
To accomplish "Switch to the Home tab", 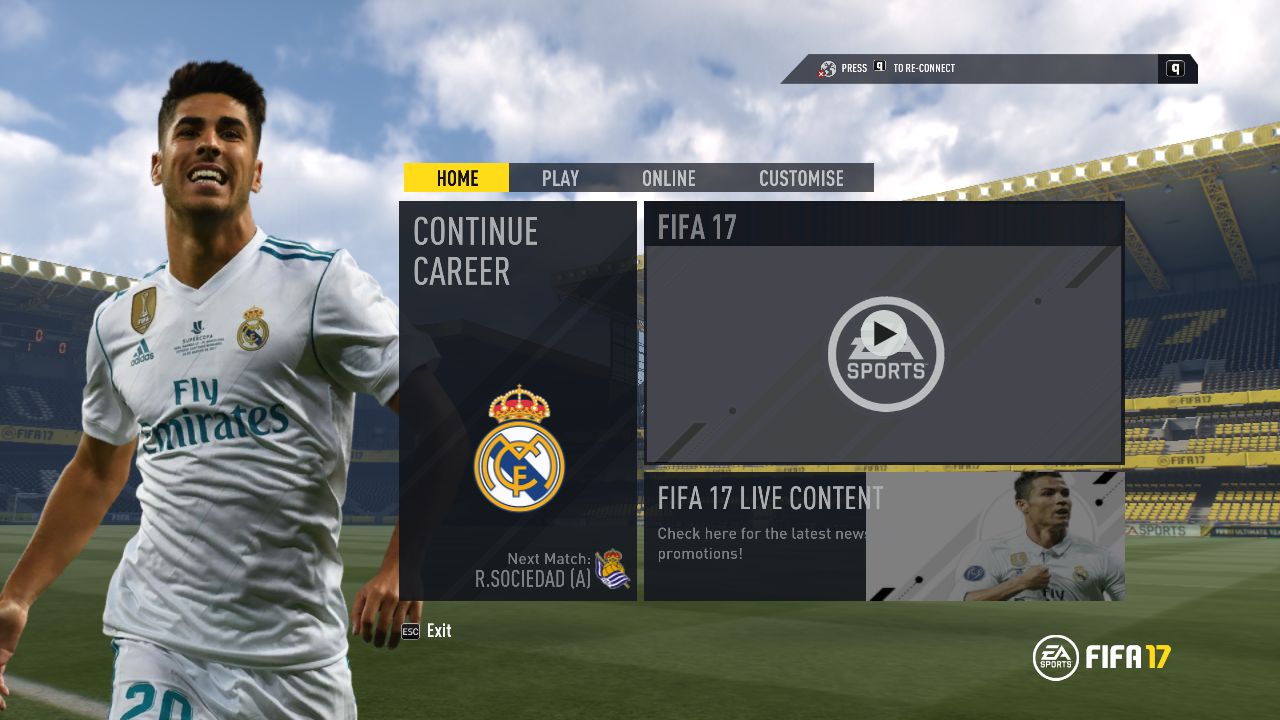I will tap(457, 178).
